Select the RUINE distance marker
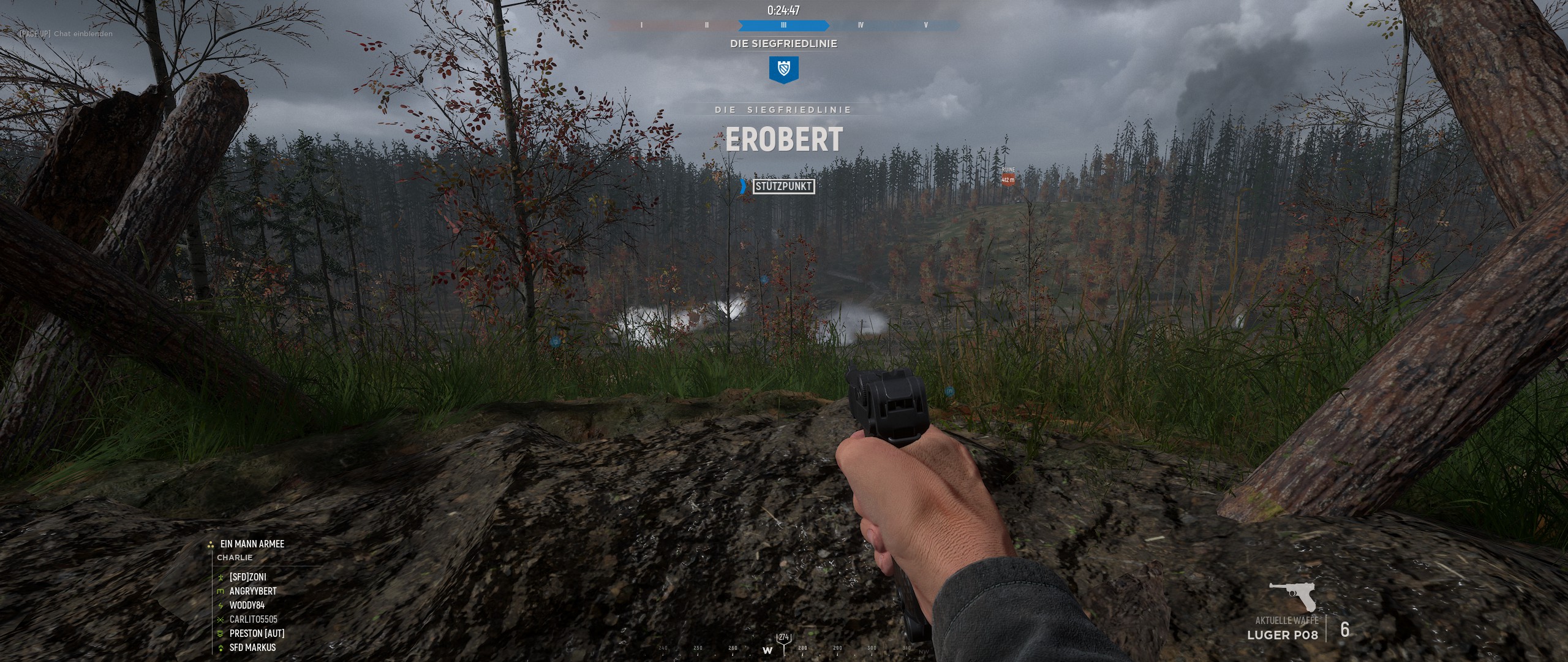 coord(1008,177)
